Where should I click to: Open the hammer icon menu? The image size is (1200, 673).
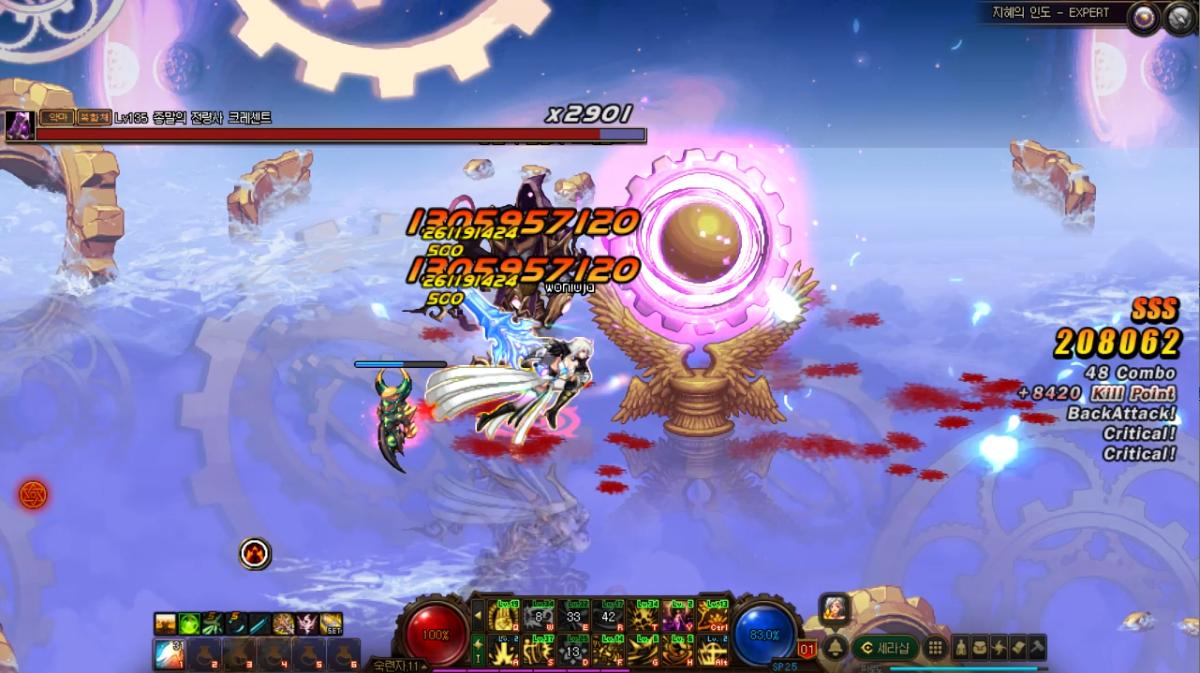(1036, 646)
